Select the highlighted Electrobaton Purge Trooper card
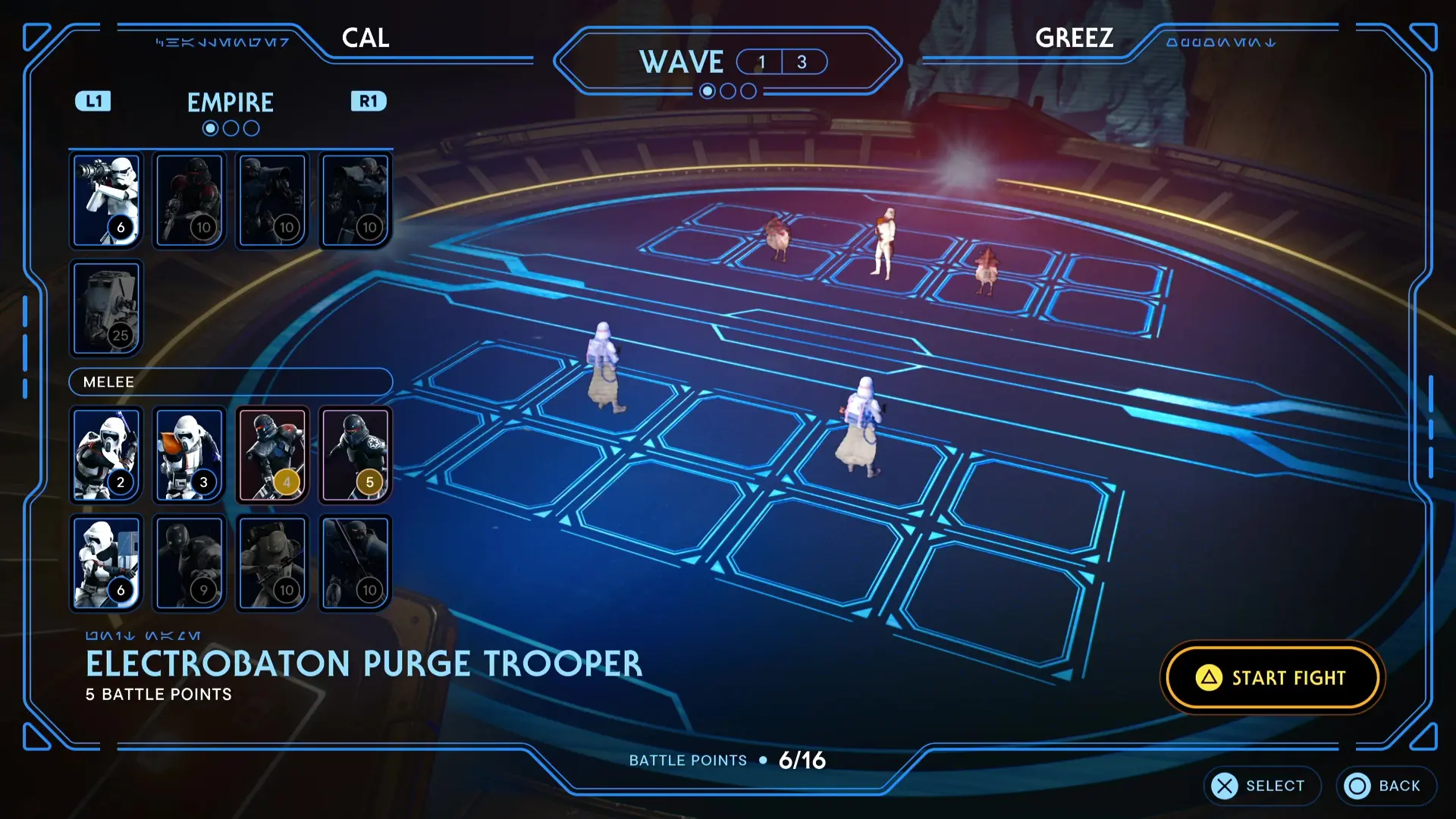The image size is (1456, 819). pos(355,453)
